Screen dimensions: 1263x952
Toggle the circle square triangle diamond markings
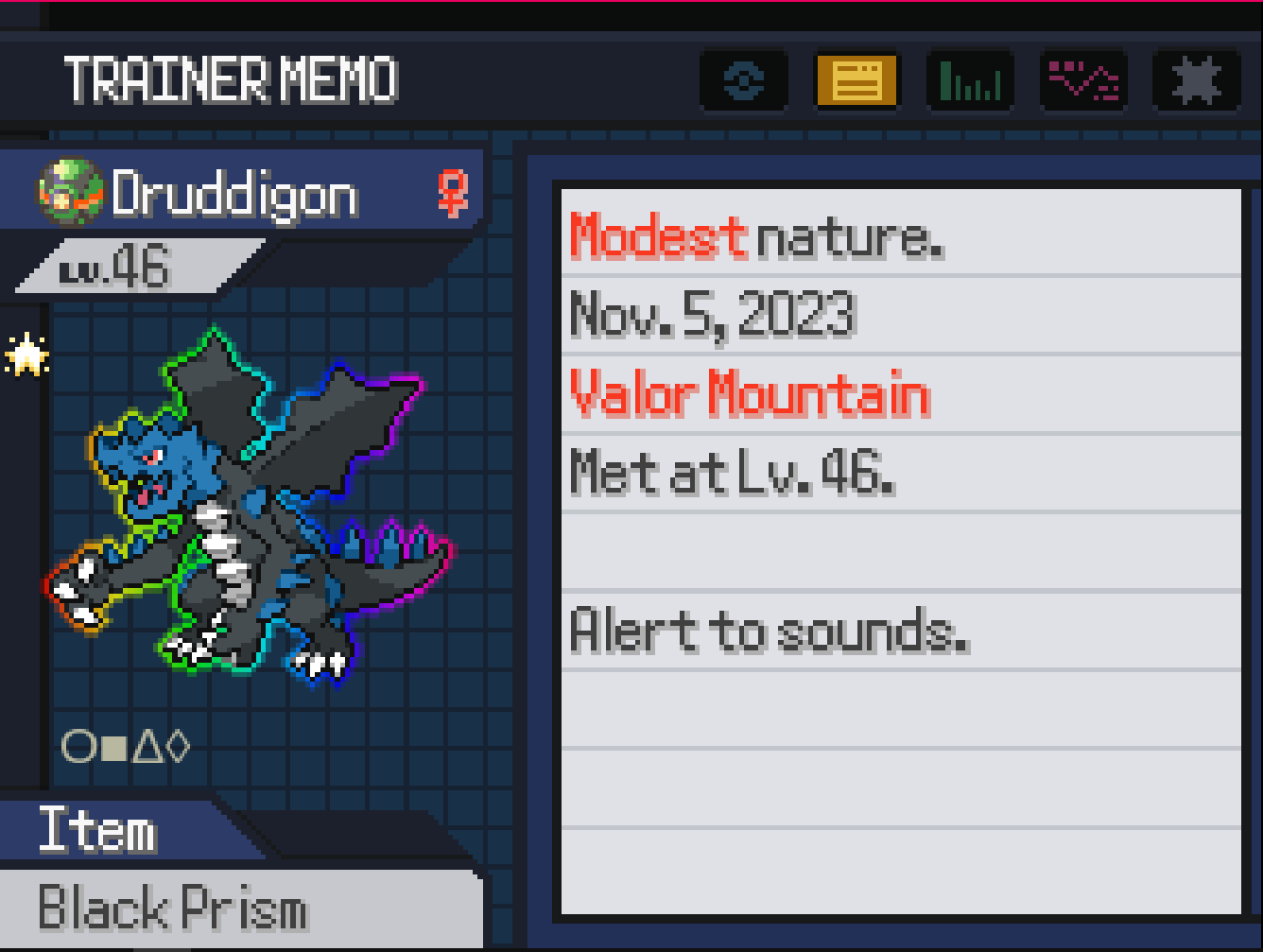(126, 747)
